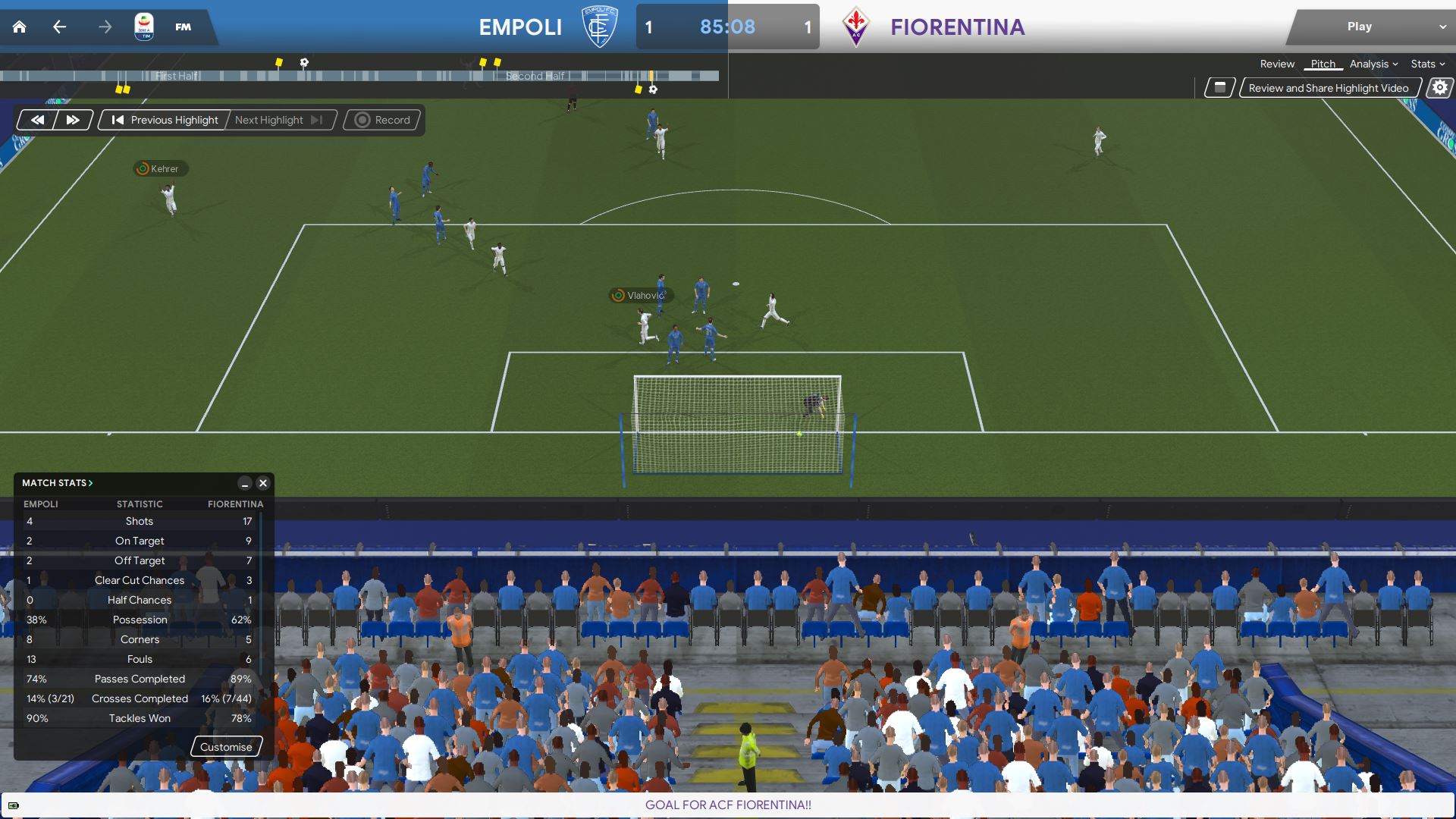Click Review and Share Highlight Video
The height and width of the screenshot is (819, 1456).
click(x=1329, y=88)
